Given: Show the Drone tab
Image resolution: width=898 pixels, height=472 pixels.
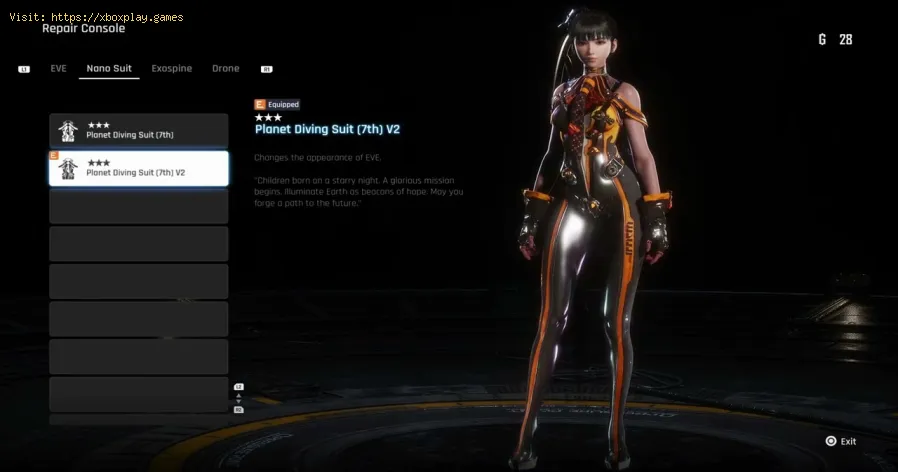Looking at the screenshot, I should 226,69.
